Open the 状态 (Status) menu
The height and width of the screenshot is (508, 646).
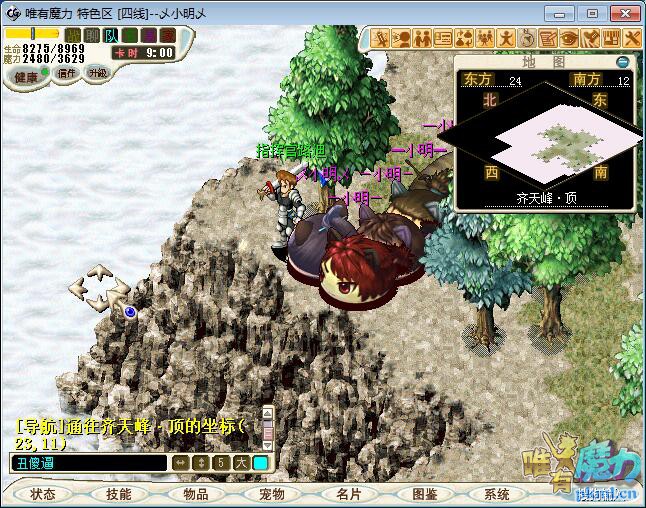[x=43, y=494]
